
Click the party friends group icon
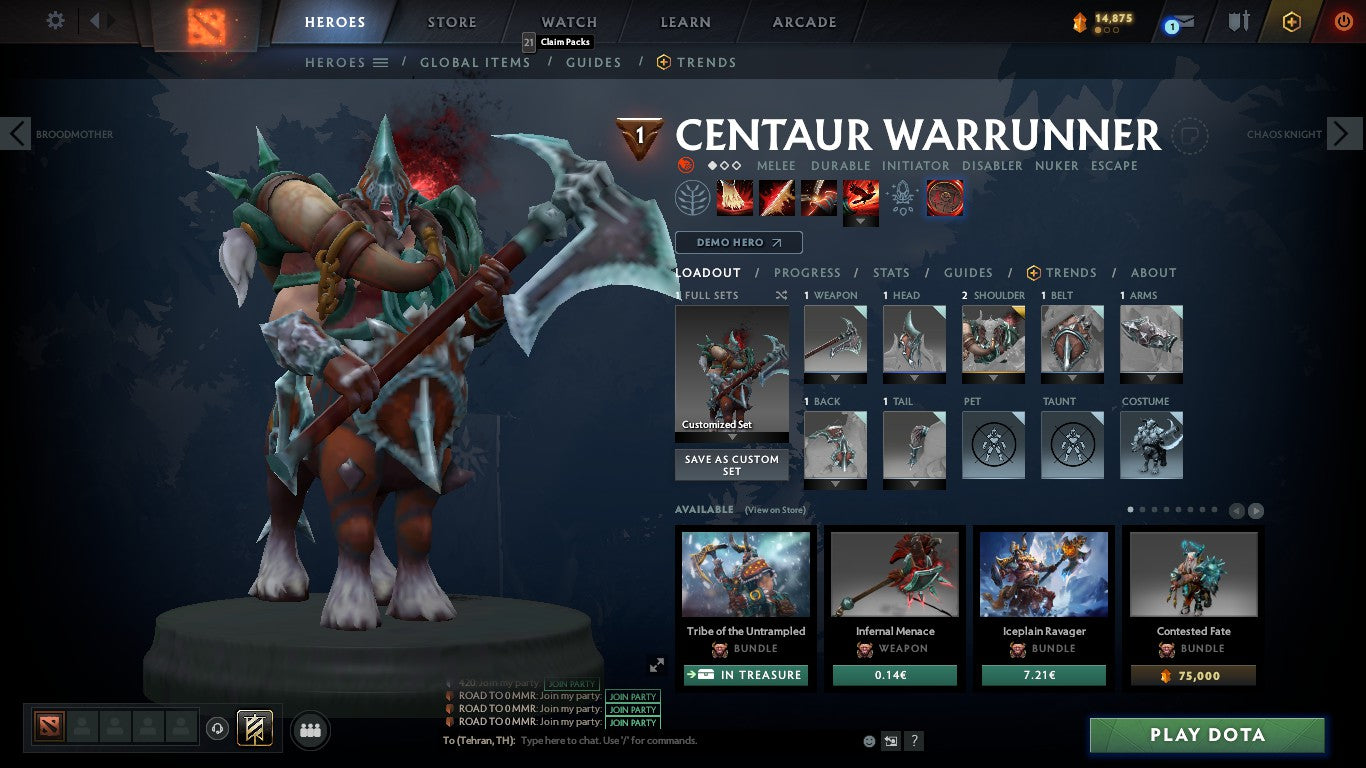(x=309, y=730)
